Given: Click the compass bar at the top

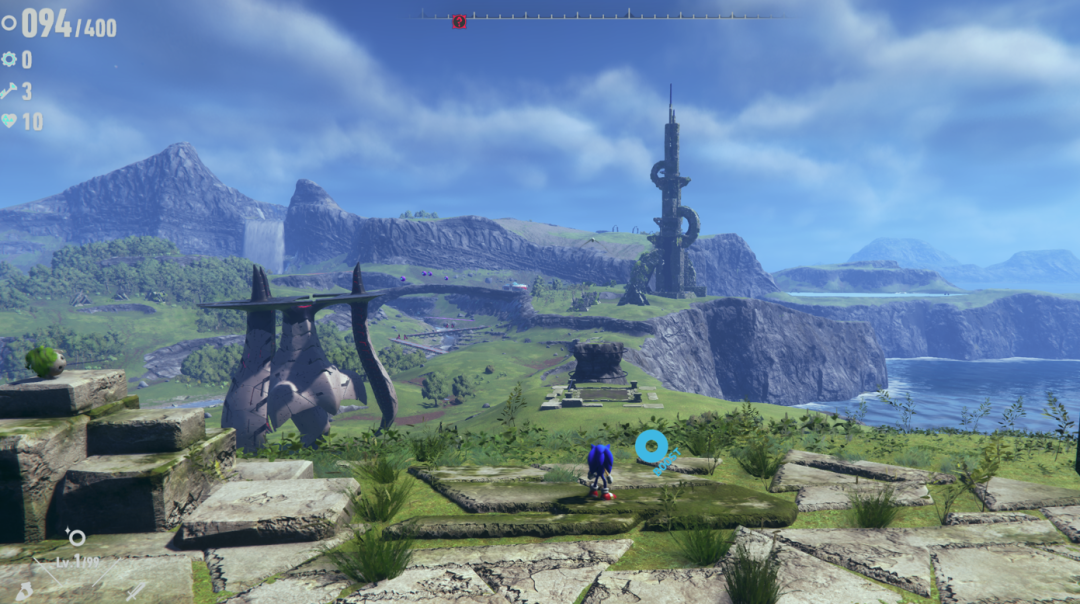Looking at the screenshot, I should point(600,16).
